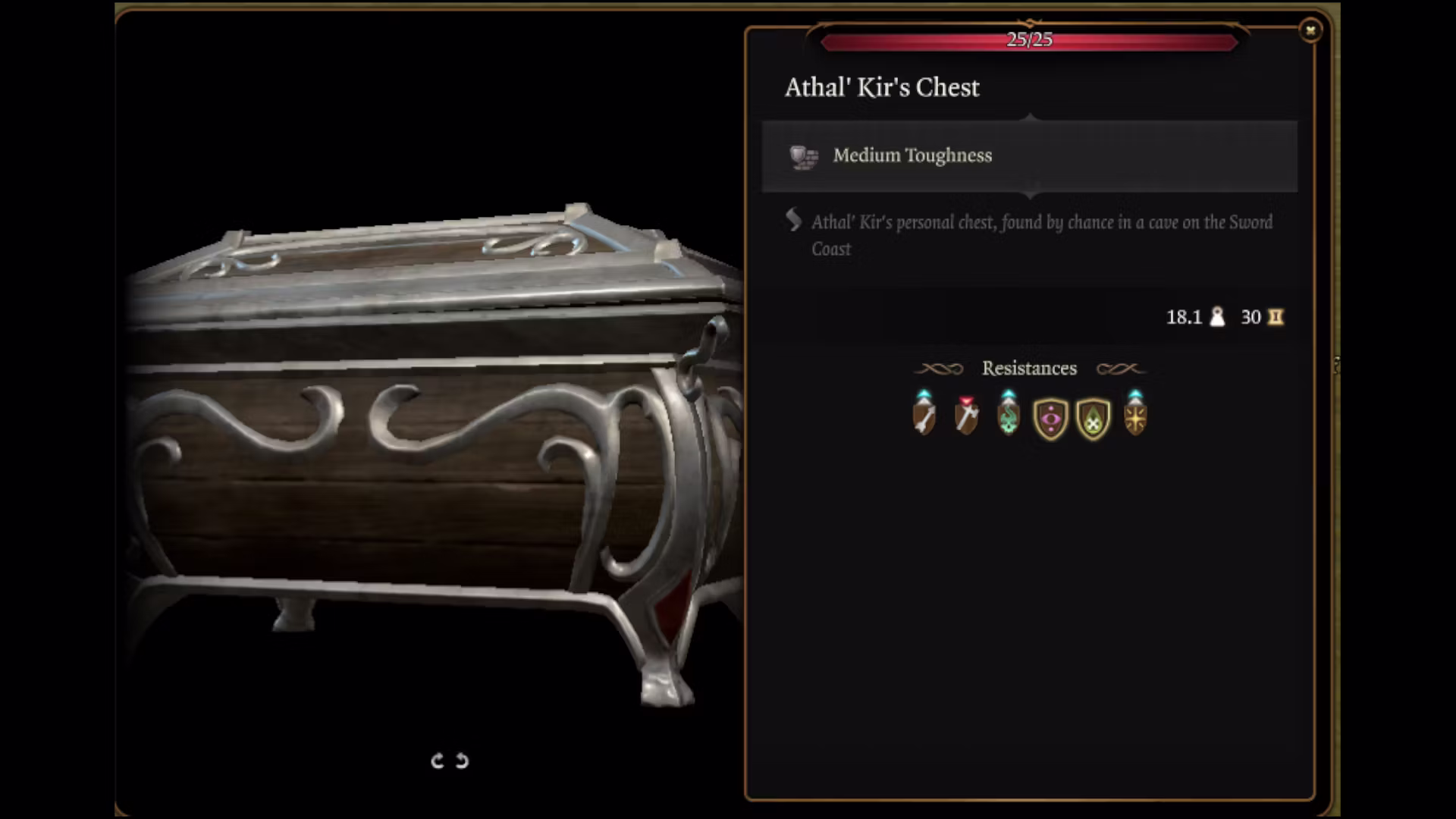Click the gold value coin icon
Screen dimensions: 1456x819
[x=1275, y=317]
